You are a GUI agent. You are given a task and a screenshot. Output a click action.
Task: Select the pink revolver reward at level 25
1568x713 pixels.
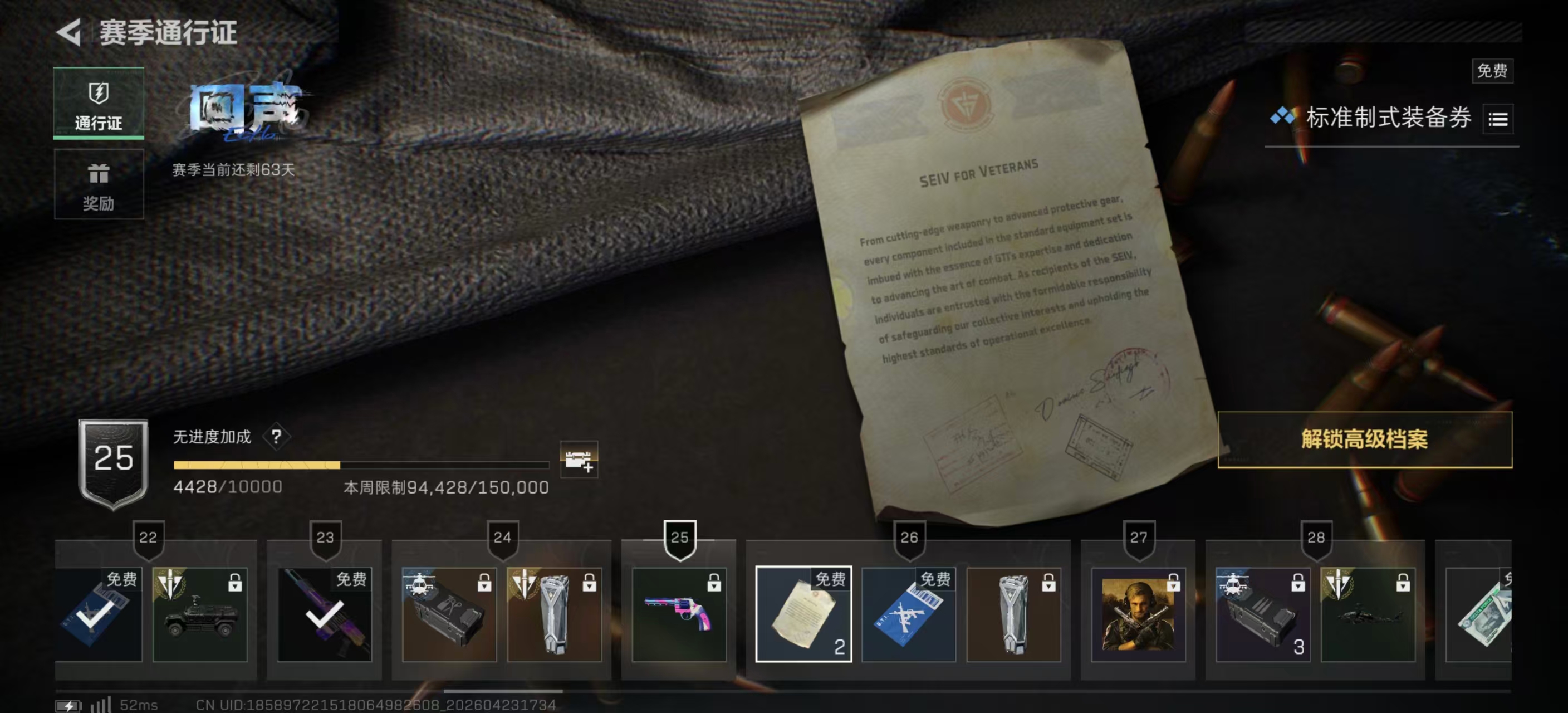(x=679, y=614)
